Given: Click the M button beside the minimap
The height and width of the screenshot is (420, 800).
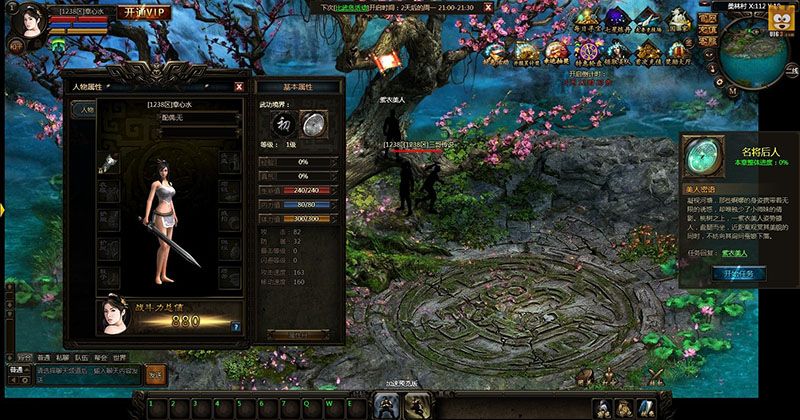Looking at the screenshot, I should [733, 88].
